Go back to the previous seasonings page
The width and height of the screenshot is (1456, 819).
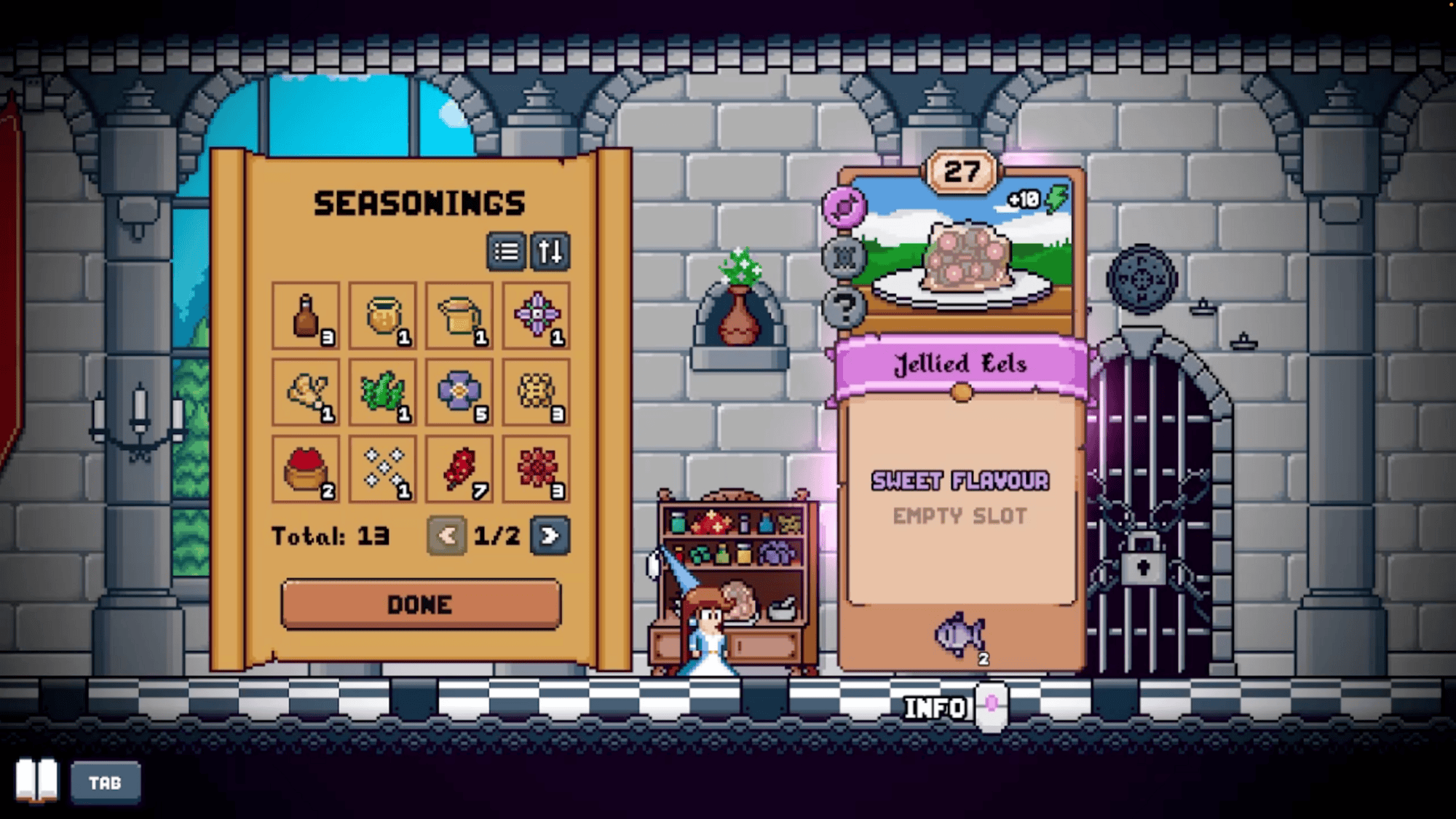pyautogui.click(x=446, y=537)
